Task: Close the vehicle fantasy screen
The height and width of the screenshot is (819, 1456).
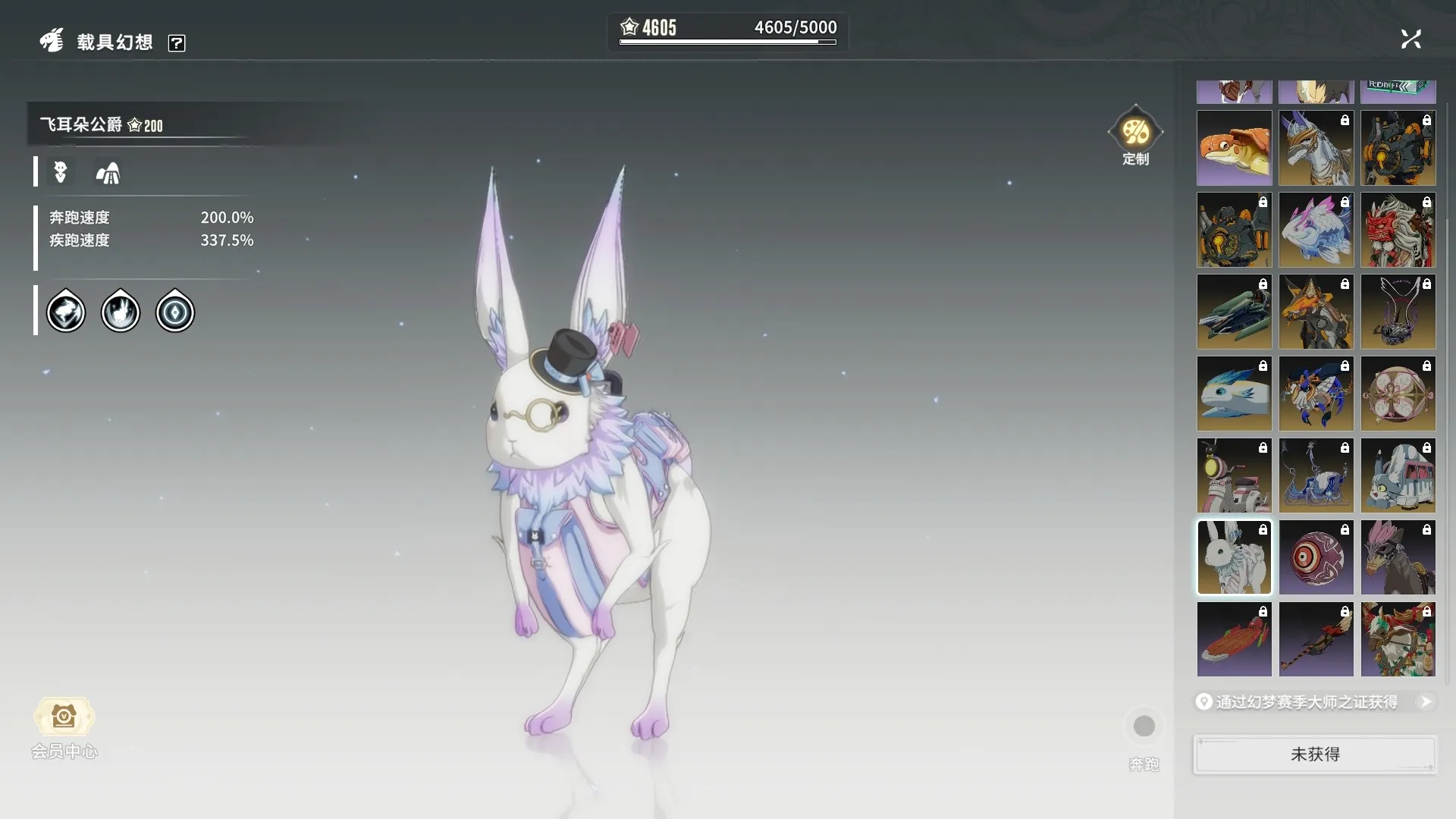Action: pos(1410,39)
